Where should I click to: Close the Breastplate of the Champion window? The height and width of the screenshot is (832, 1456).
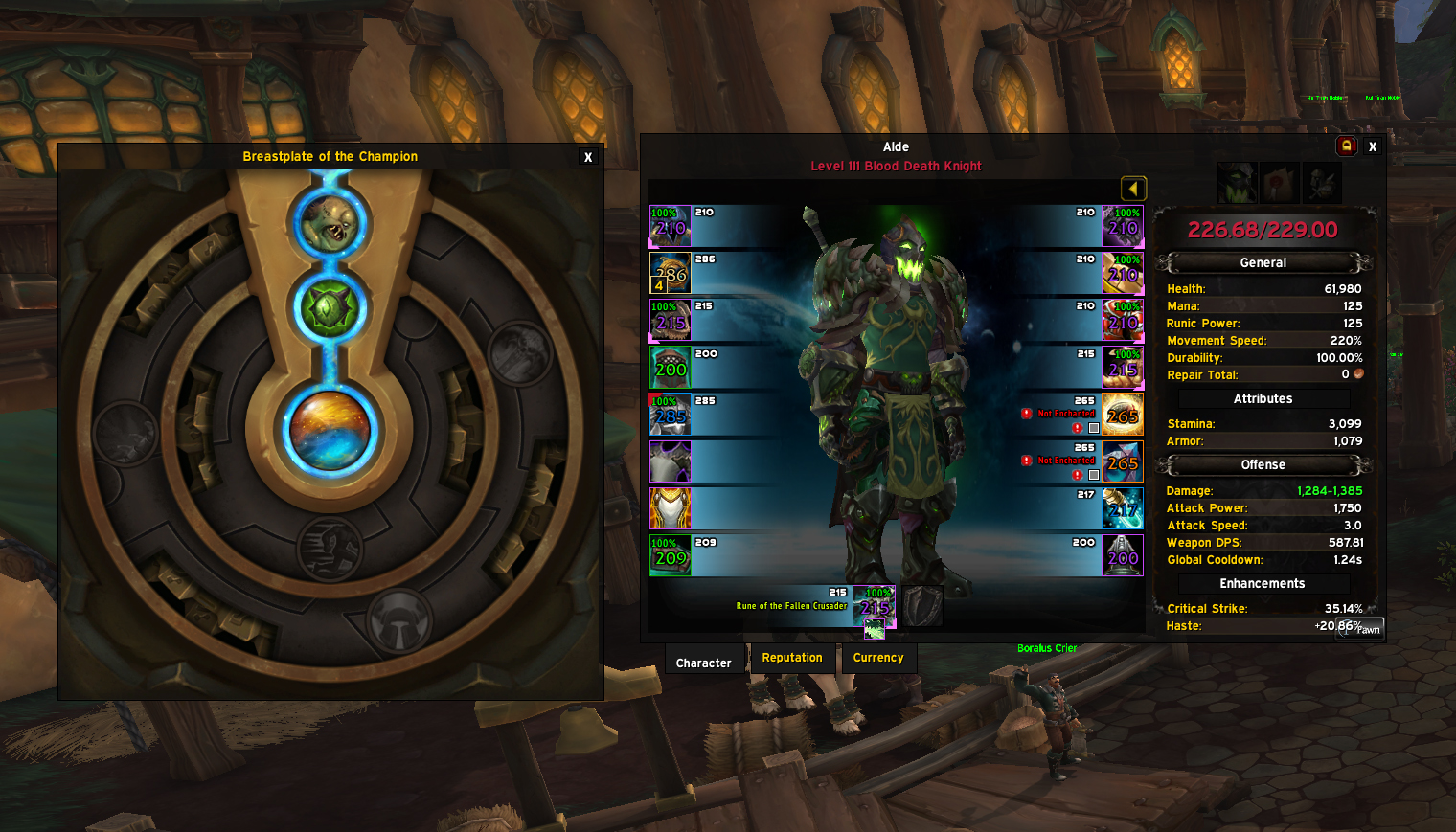588,157
